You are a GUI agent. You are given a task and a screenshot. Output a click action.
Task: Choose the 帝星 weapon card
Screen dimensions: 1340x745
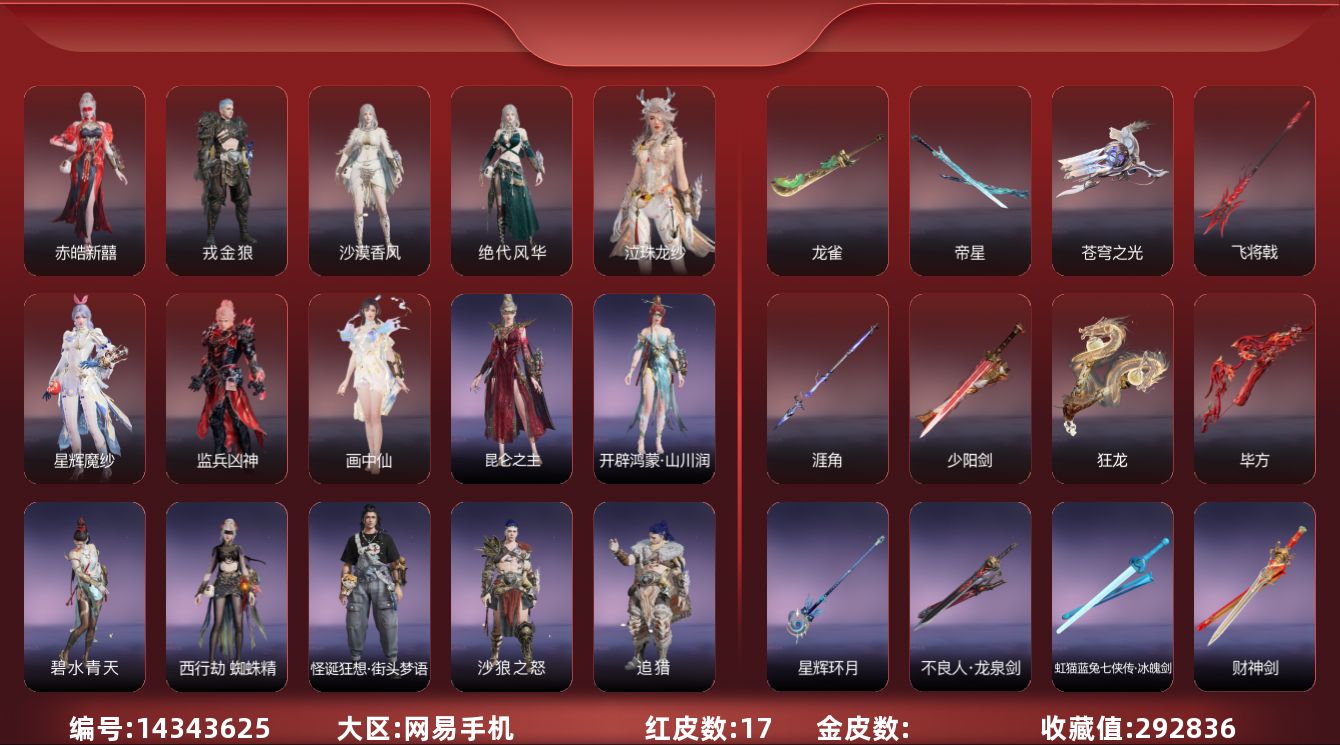(970, 180)
